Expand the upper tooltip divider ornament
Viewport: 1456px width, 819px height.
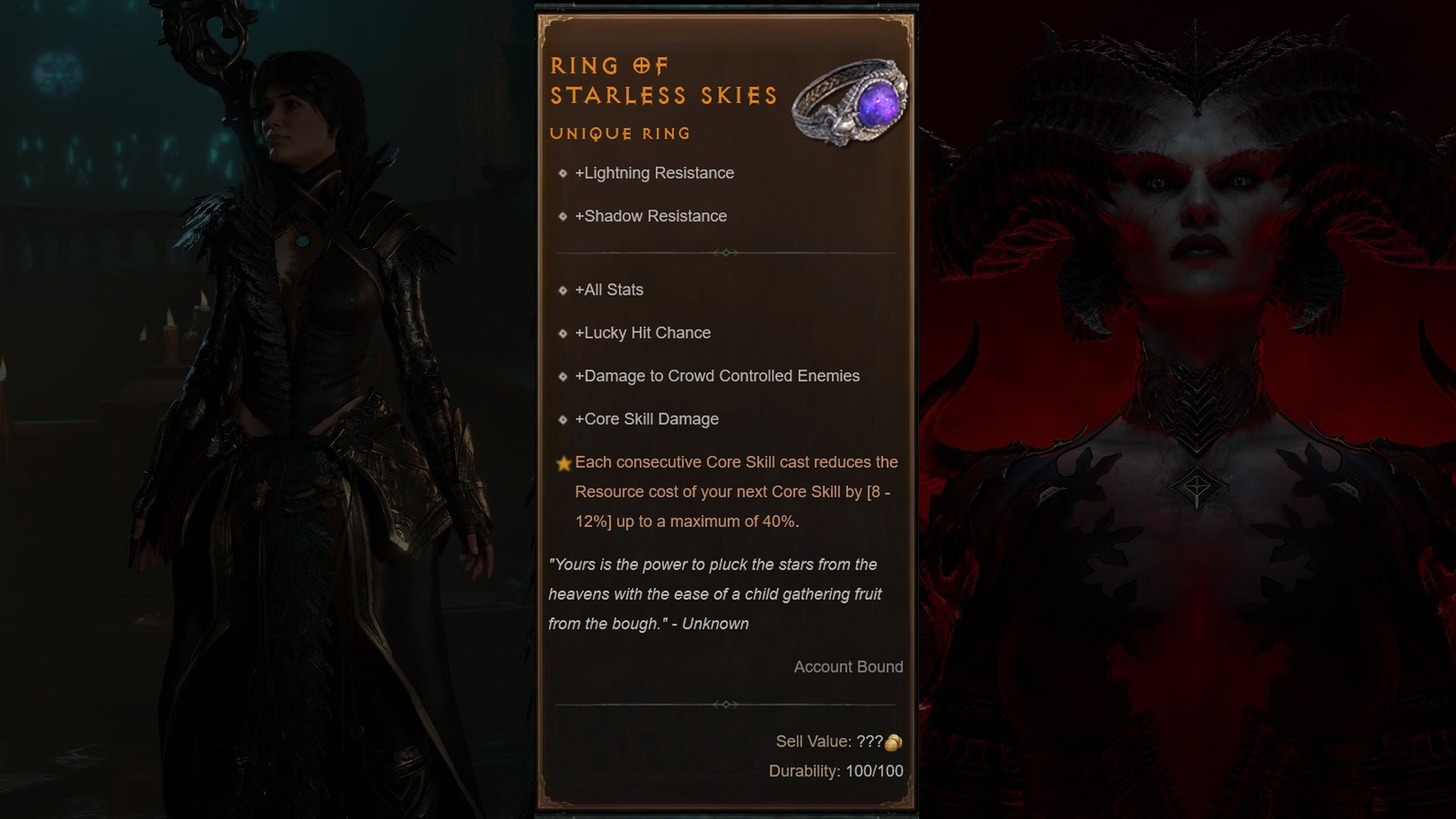point(728,253)
